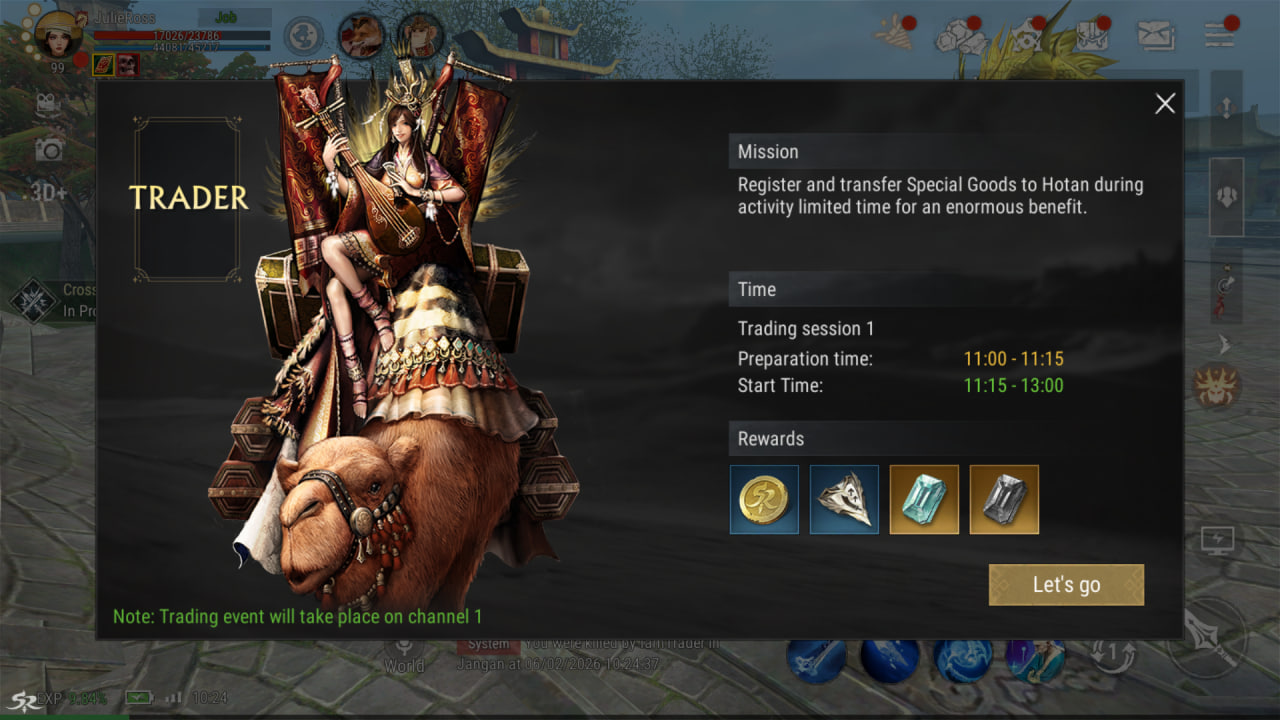
Task: Open the main menu list icon
Action: coord(1220,35)
